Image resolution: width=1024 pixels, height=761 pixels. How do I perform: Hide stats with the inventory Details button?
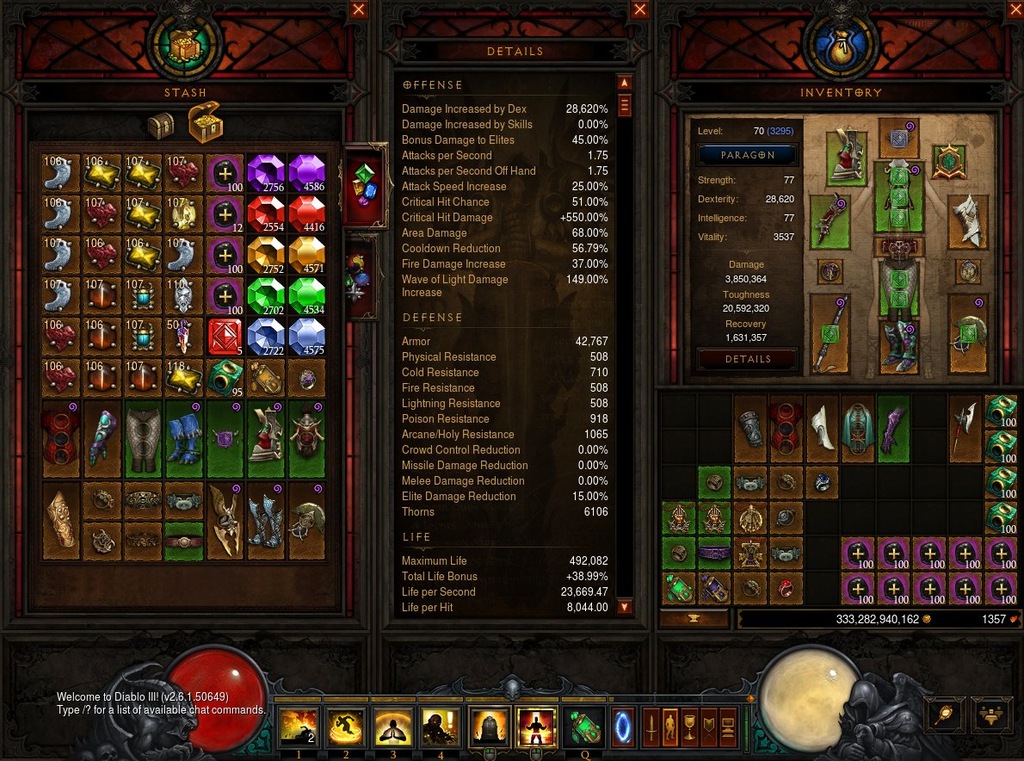click(748, 359)
